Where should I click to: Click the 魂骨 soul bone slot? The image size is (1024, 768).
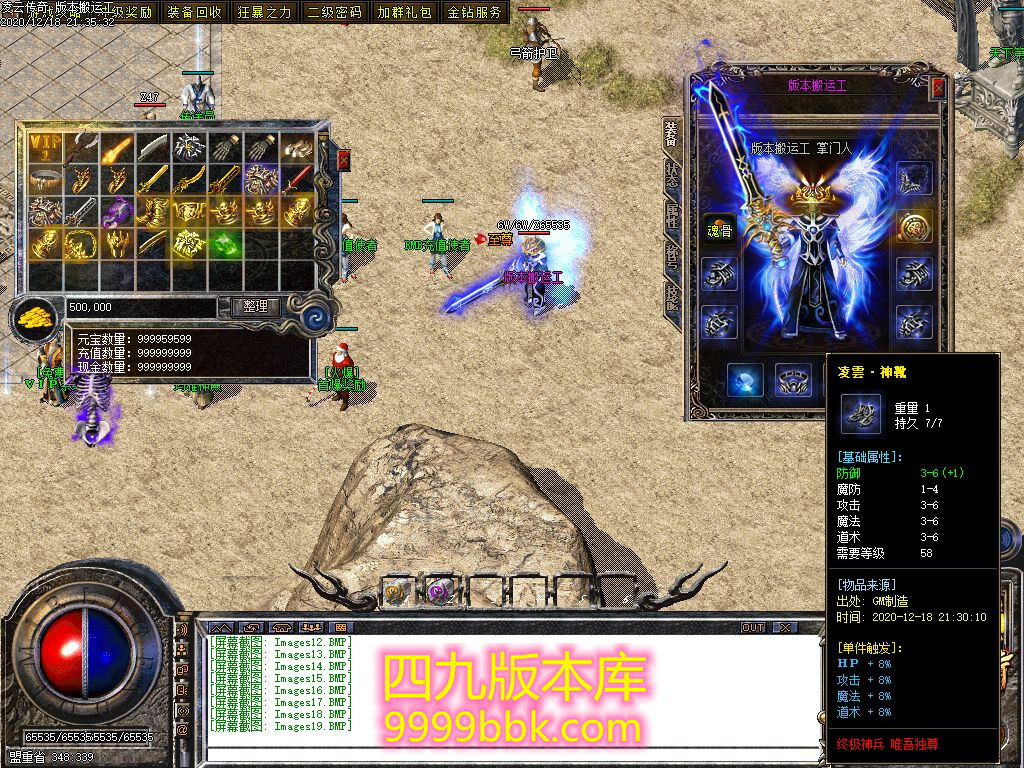click(717, 227)
